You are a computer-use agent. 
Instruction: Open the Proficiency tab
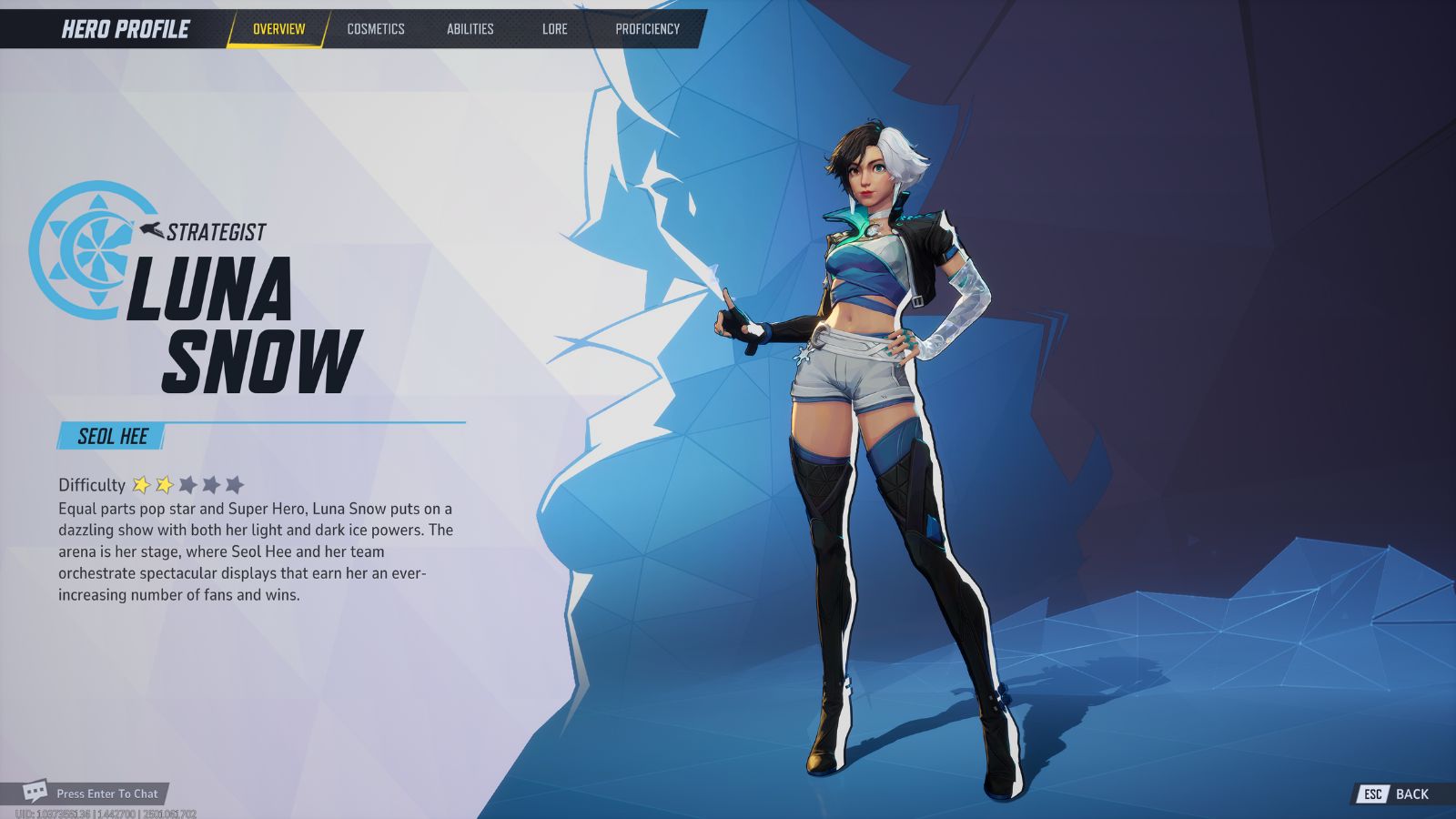650,28
